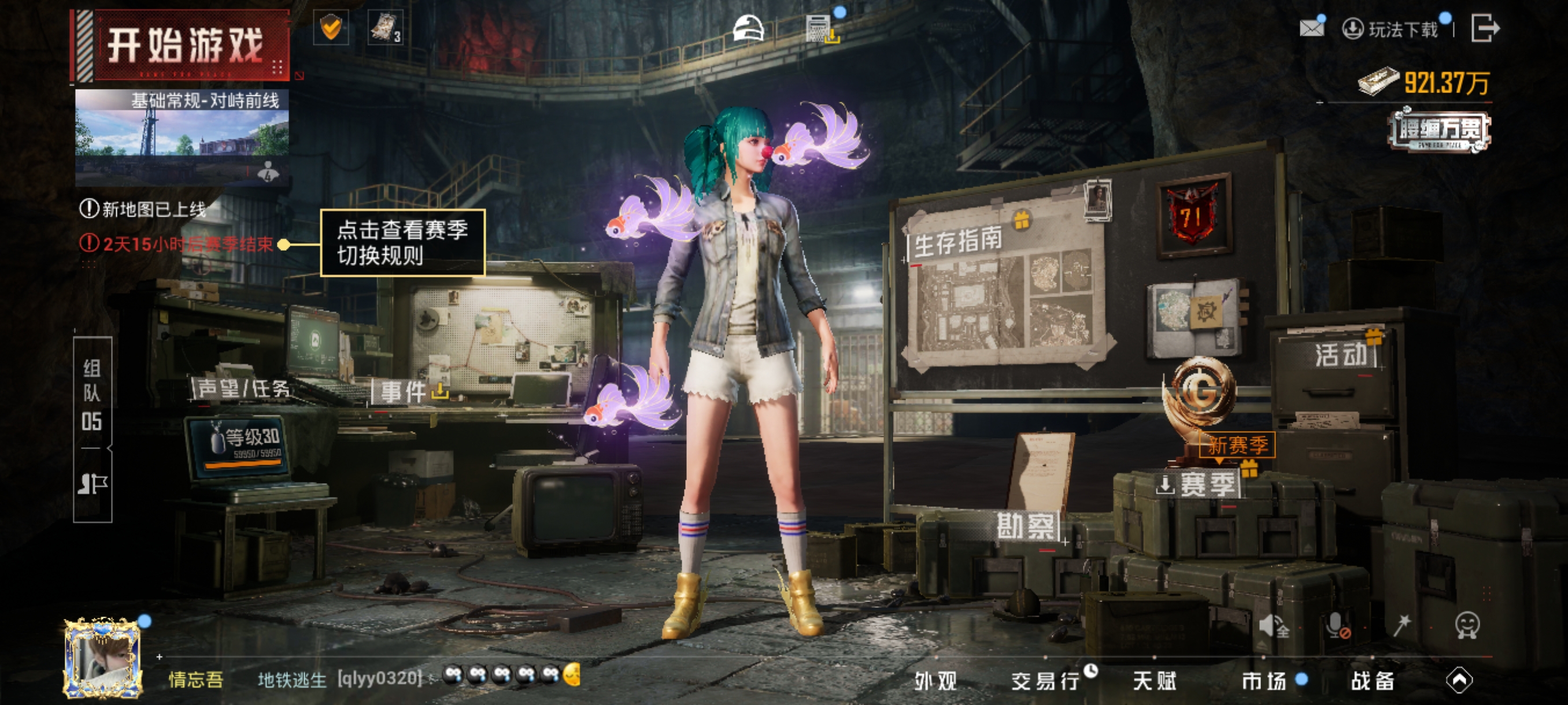Open 声望/任务 reputation and missions
This screenshot has width=1568, height=705.
[x=243, y=388]
